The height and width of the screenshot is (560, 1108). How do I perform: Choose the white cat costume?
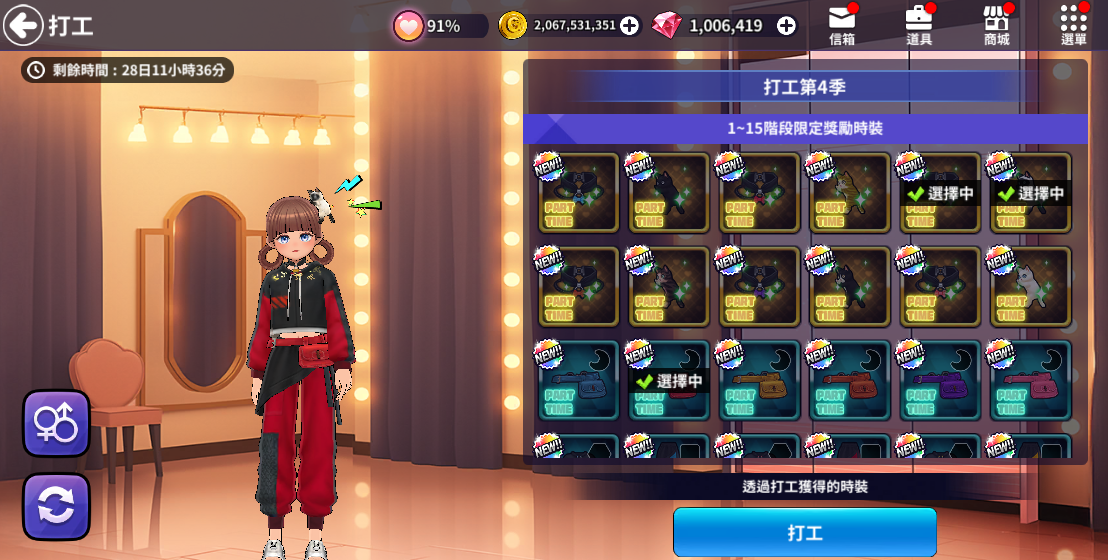pos(1030,286)
